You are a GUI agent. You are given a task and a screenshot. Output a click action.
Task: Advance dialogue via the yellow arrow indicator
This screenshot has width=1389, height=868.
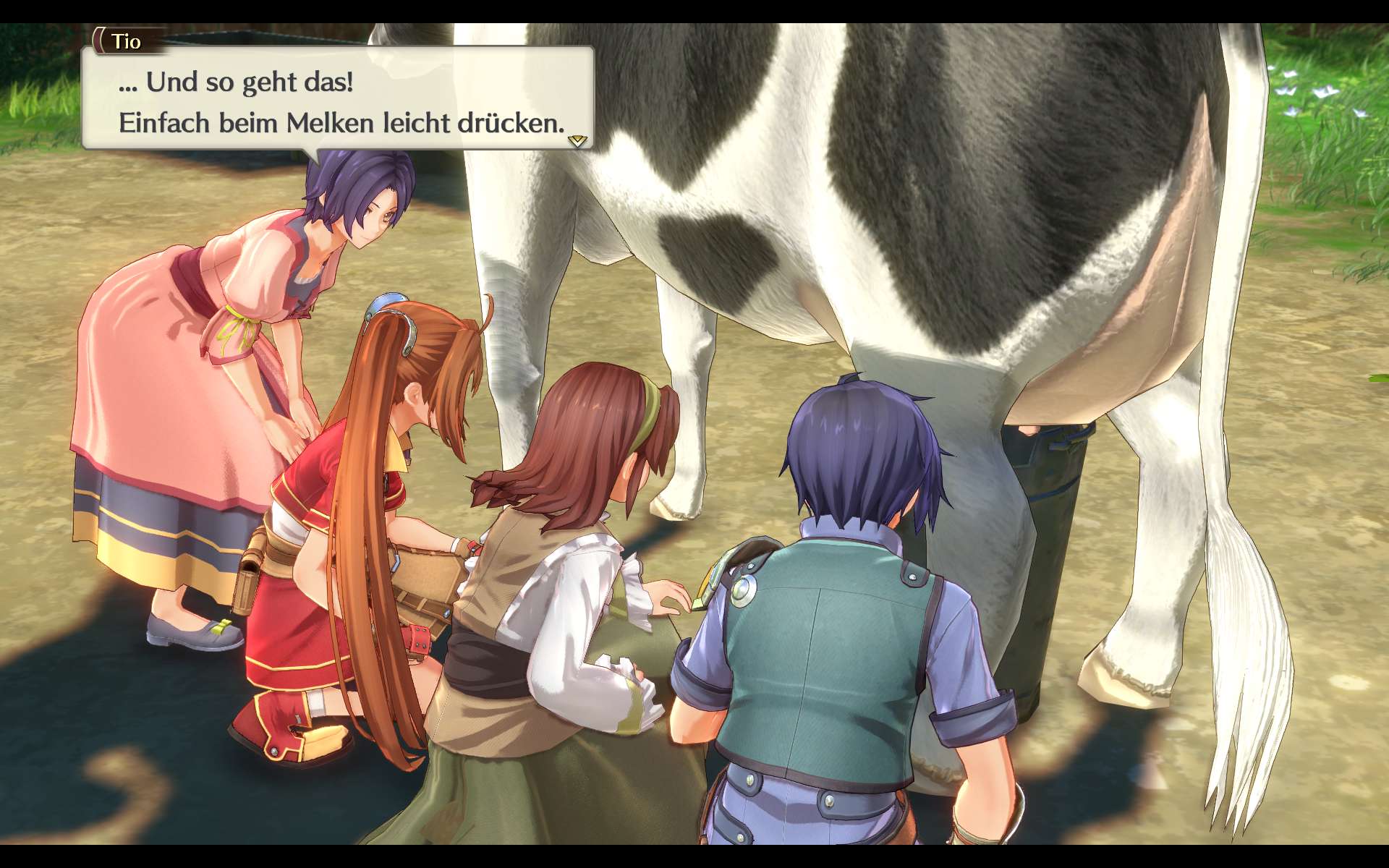click(577, 140)
